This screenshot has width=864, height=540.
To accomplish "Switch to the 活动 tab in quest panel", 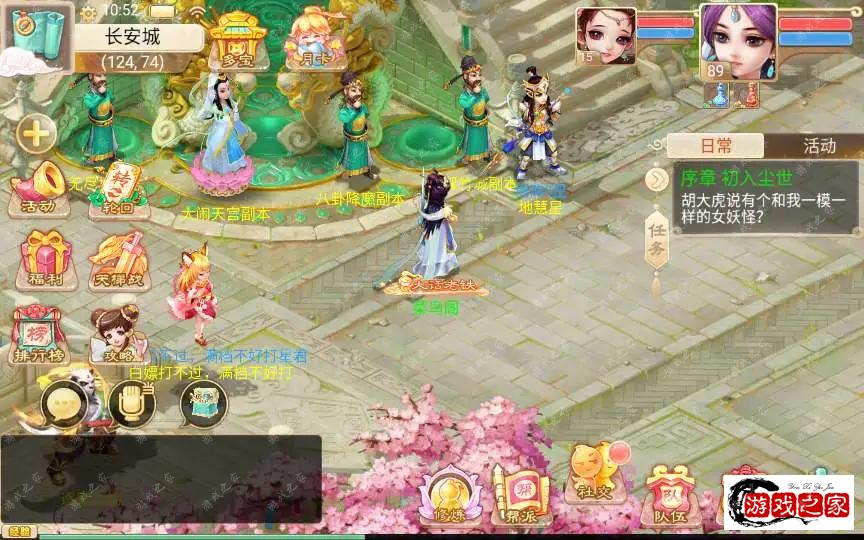I will pyautogui.click(x=819, y=146).
